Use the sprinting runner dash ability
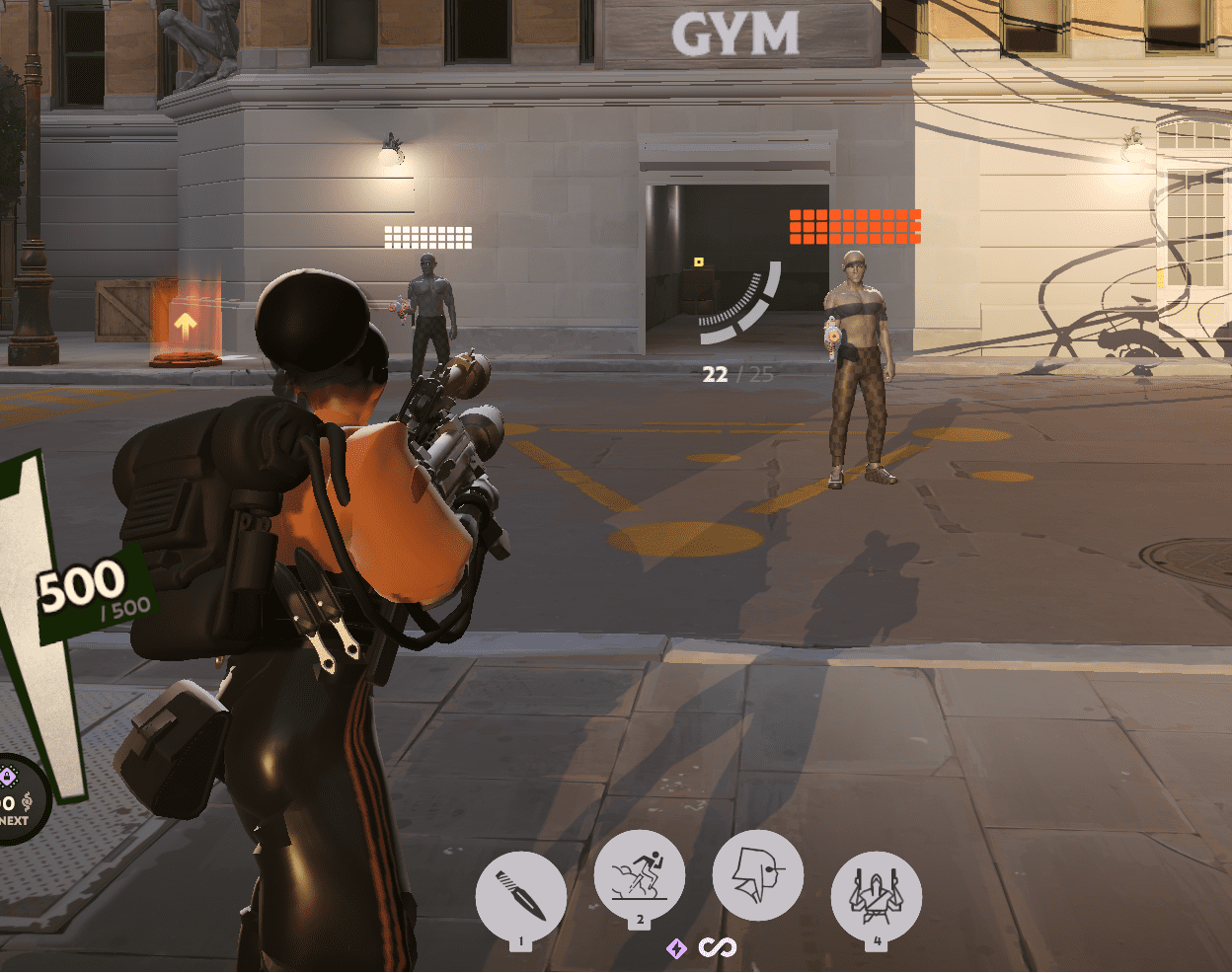The height and width of the screenshot is (973, 1232). click(x=640, y=875)
